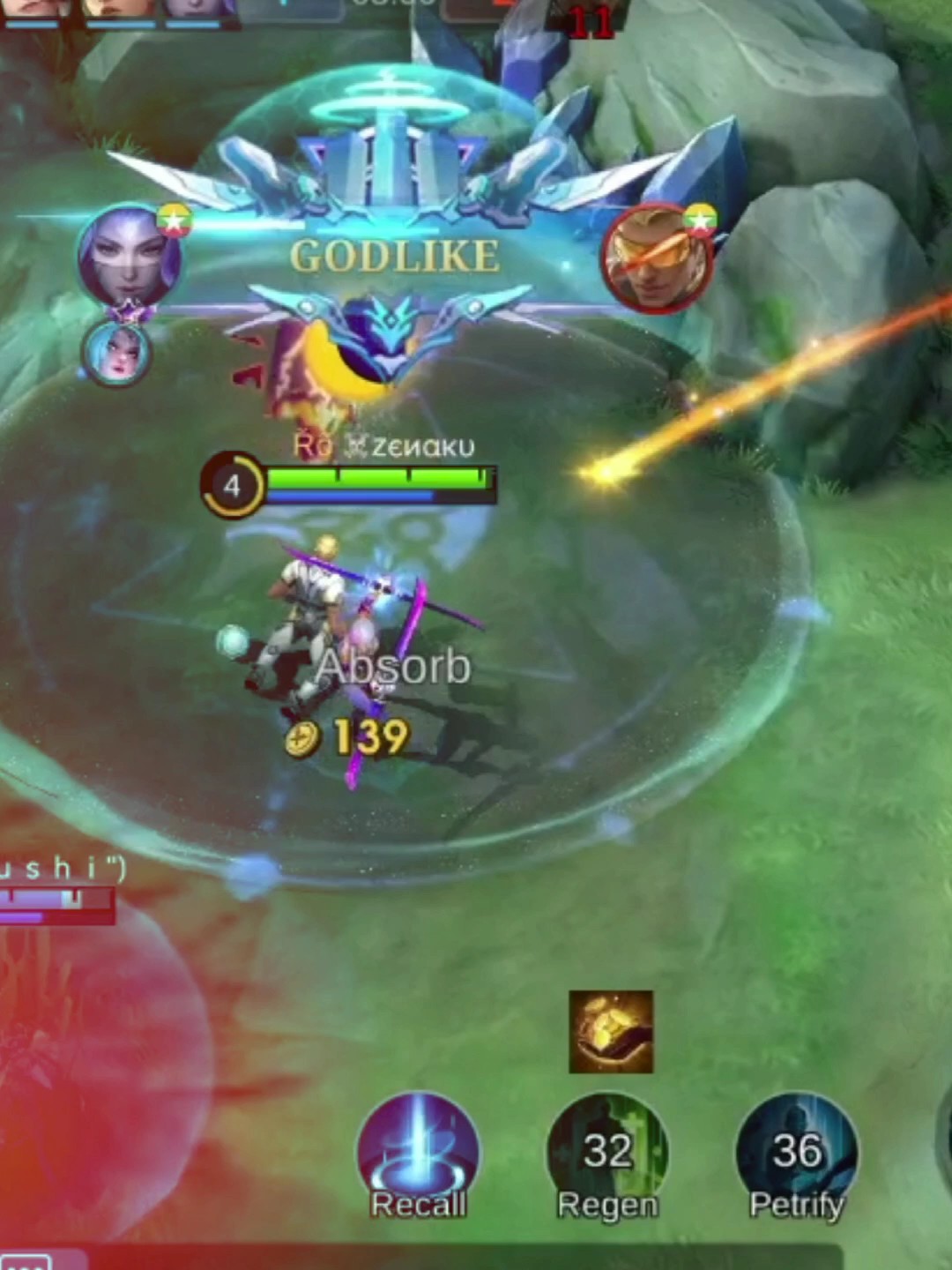This screenshot has width=952, height=1270.
Task: Use the Regen ability
Action: 607,1154
